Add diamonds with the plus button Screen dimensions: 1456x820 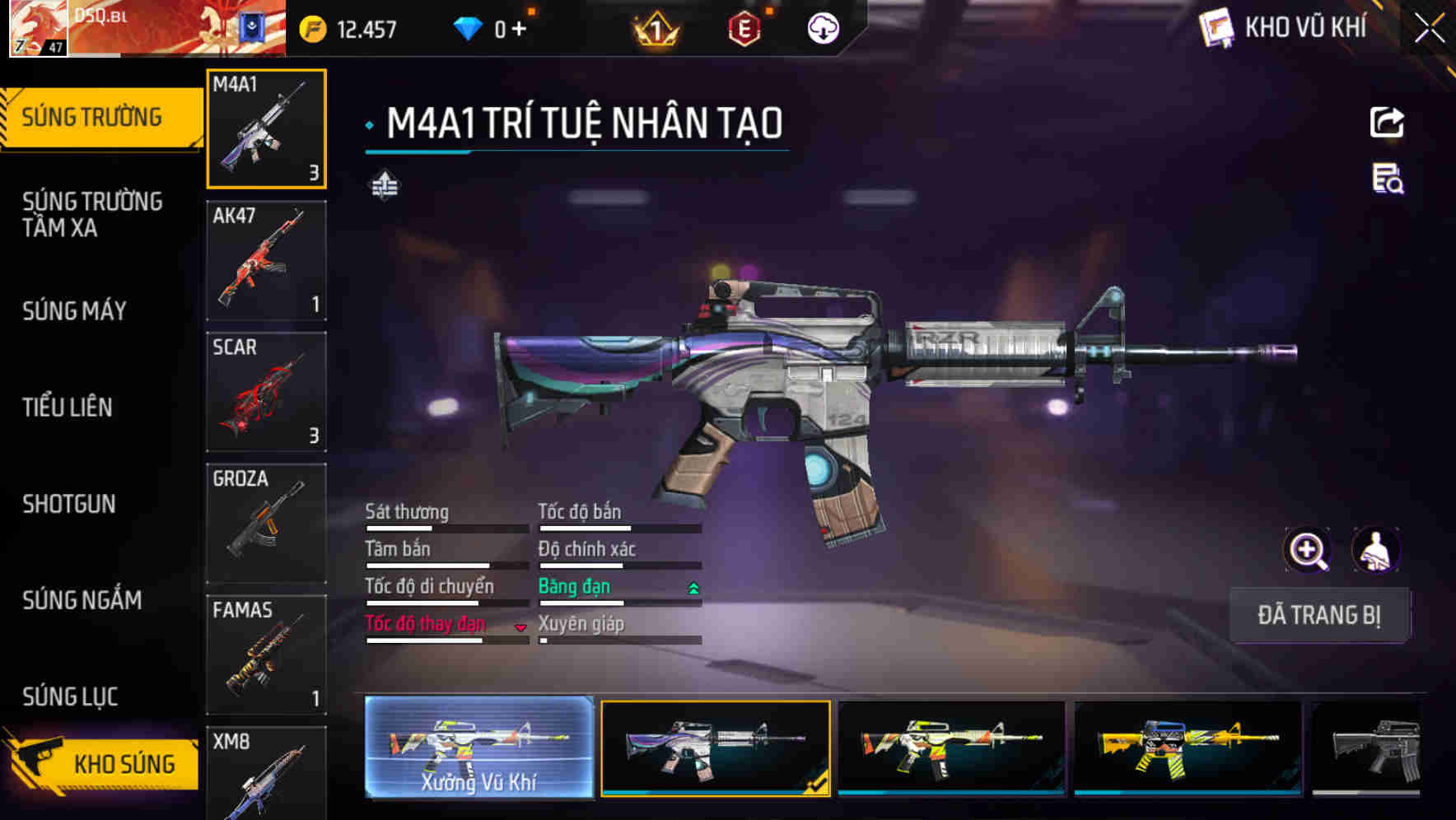(x=519, y=30)
